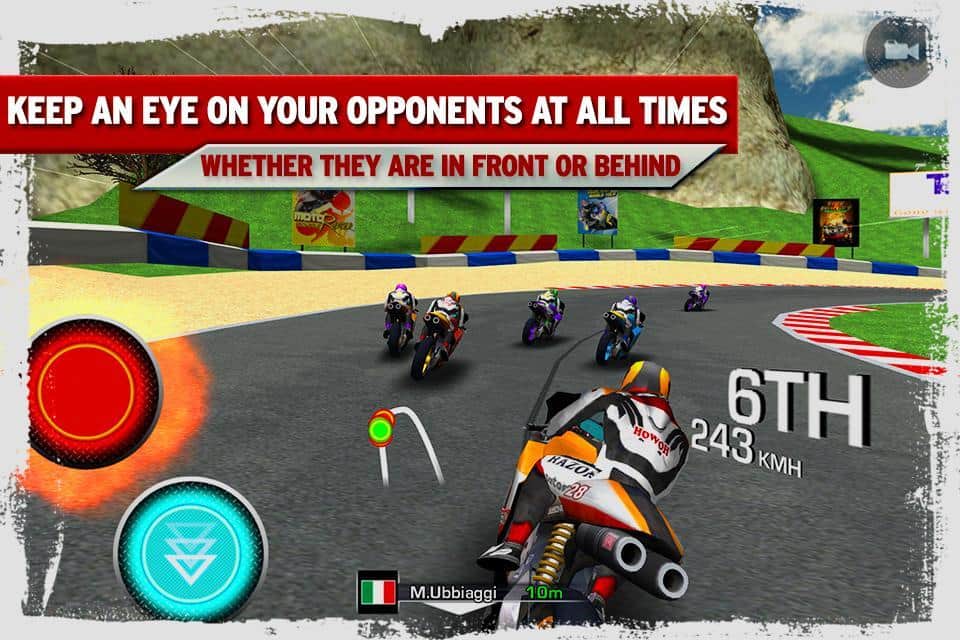
Task: Hit the cyan brake button with down arrows
Action: 190,549
